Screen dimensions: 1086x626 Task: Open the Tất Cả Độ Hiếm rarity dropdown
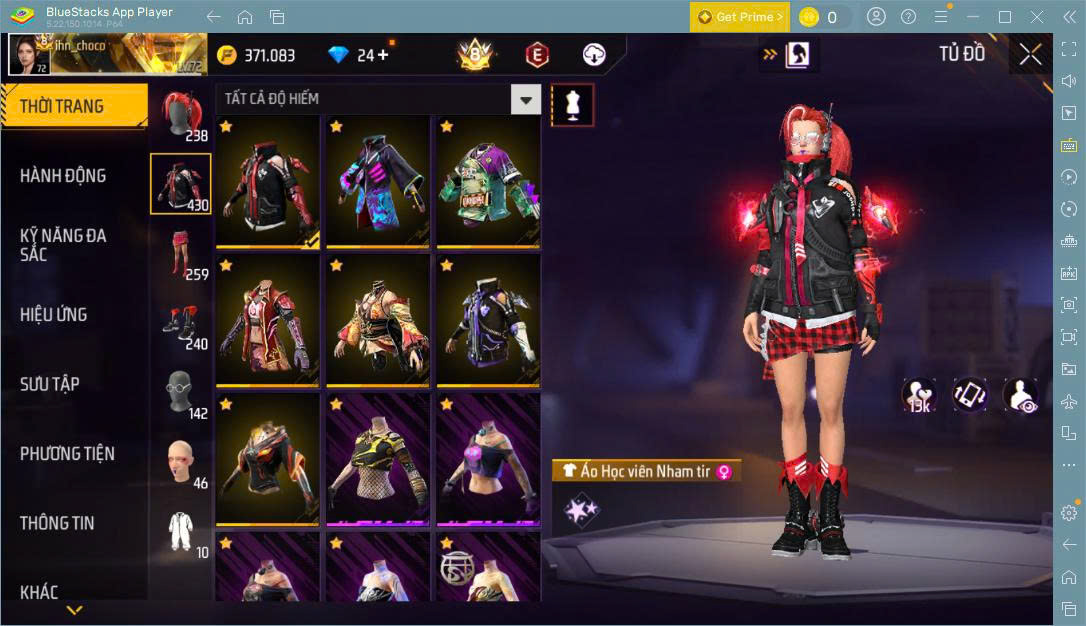[526, 98]
